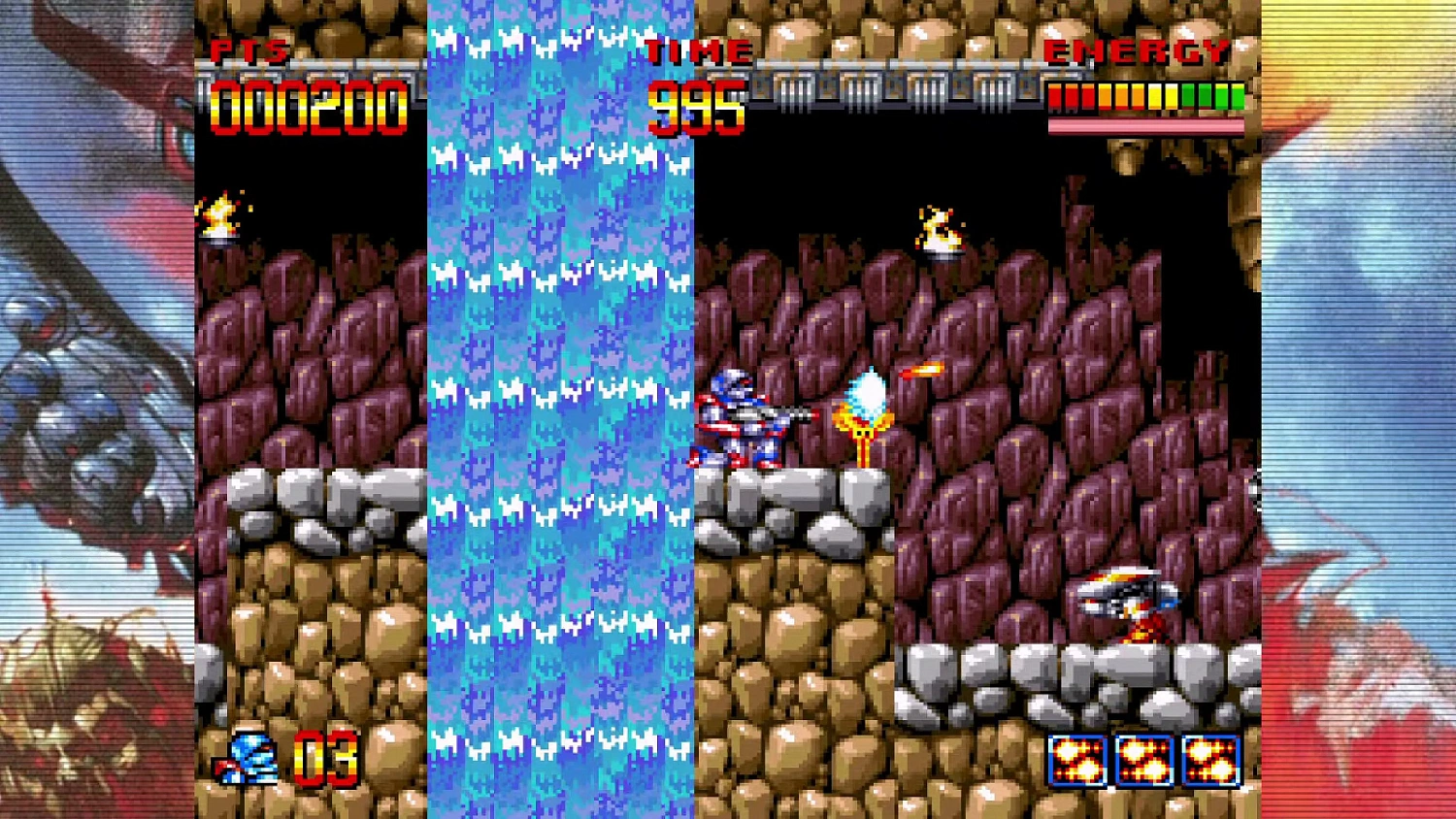The height and width of the screenshot is (819, 1456).
Task: Open the crystal pedestal stand
Action: tap(864, 446)
